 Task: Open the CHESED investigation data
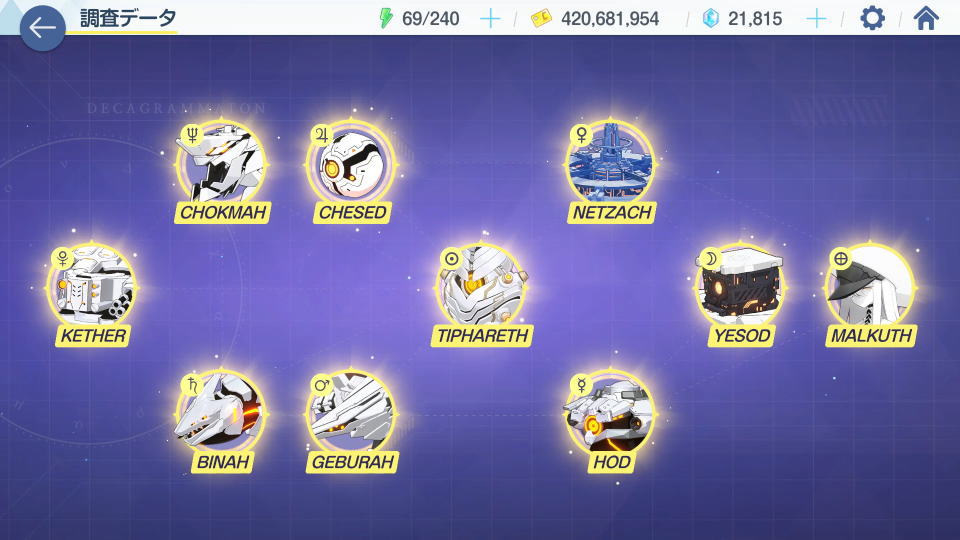pos(351,164)
